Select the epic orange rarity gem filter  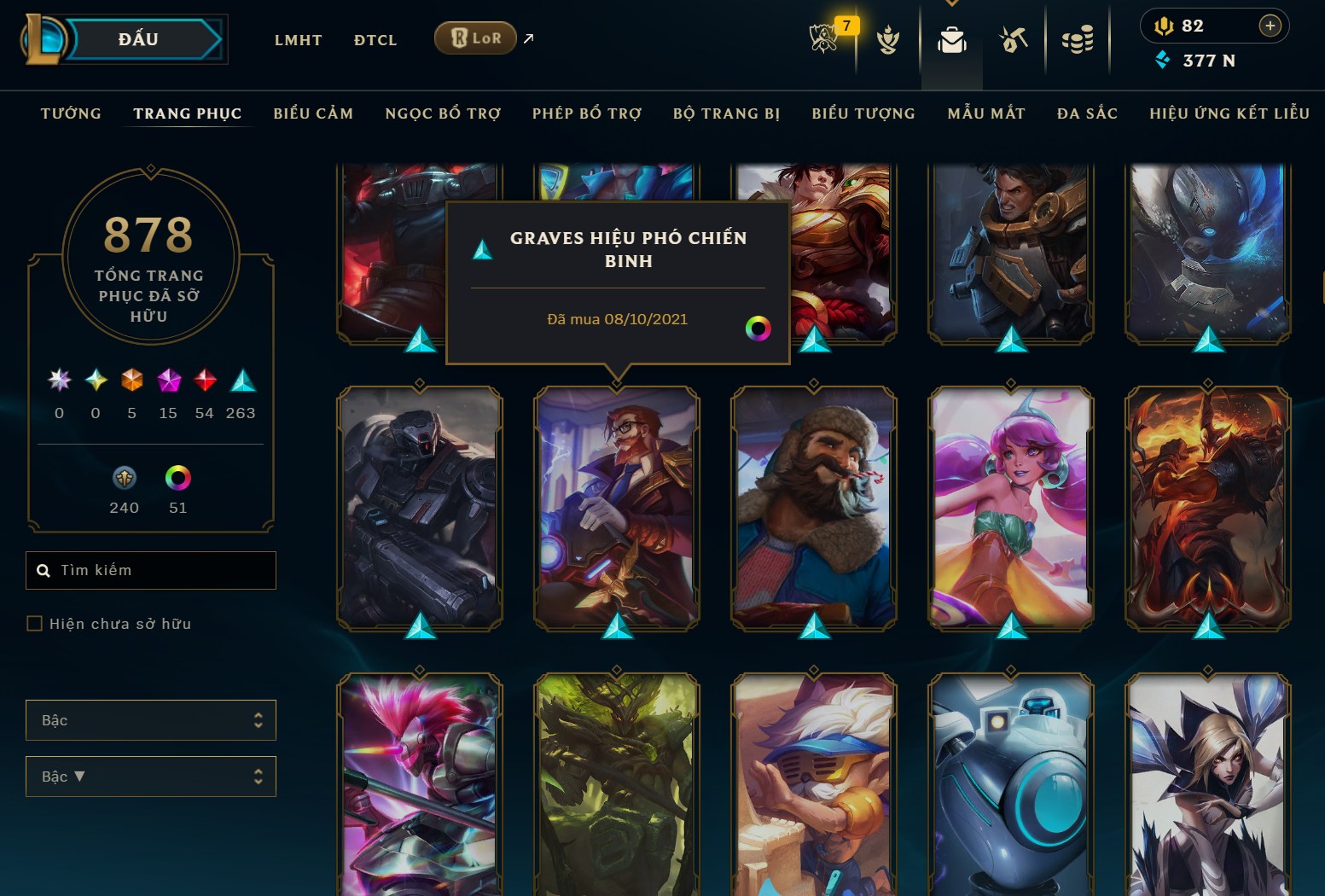pyautogui.click(x=131, y=381)
